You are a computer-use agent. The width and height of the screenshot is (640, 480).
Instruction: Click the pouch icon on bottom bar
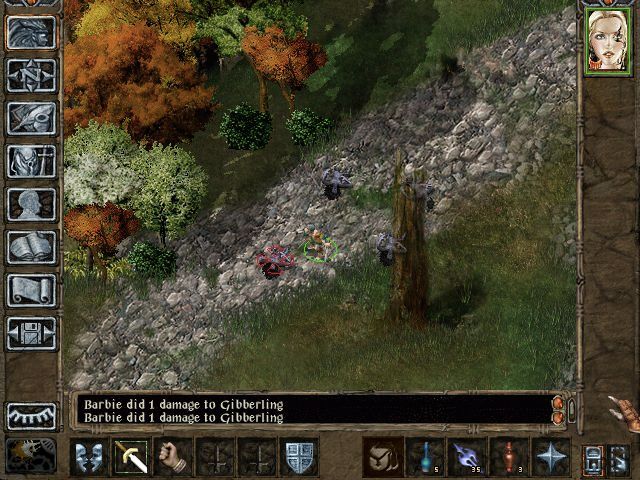click(383, 457)
